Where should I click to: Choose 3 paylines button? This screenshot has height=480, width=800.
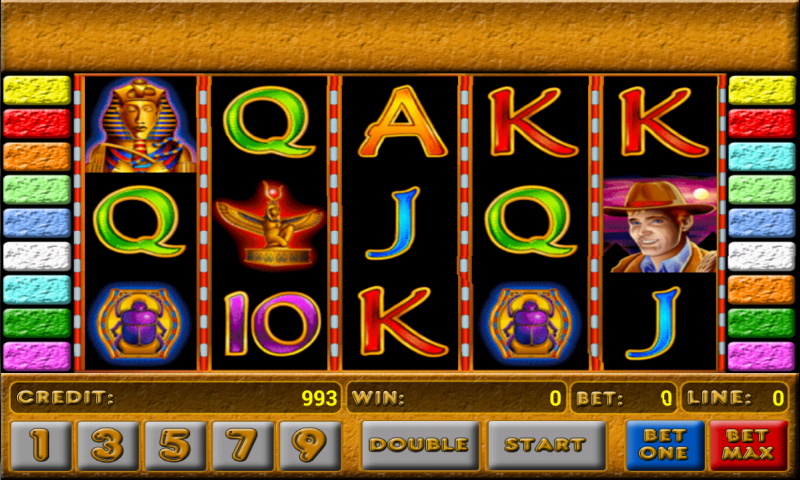[108, 446]
